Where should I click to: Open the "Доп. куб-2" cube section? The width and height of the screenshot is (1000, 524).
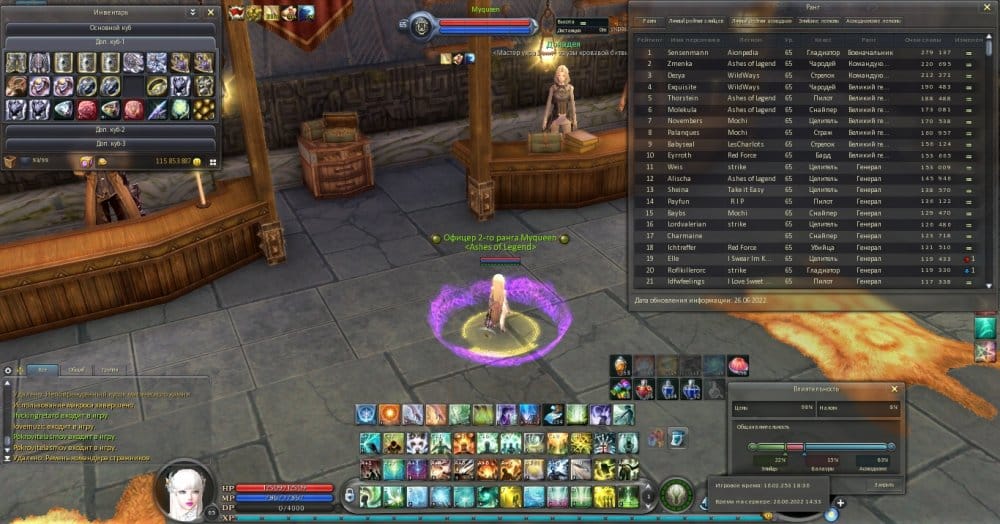pos(110,130)
